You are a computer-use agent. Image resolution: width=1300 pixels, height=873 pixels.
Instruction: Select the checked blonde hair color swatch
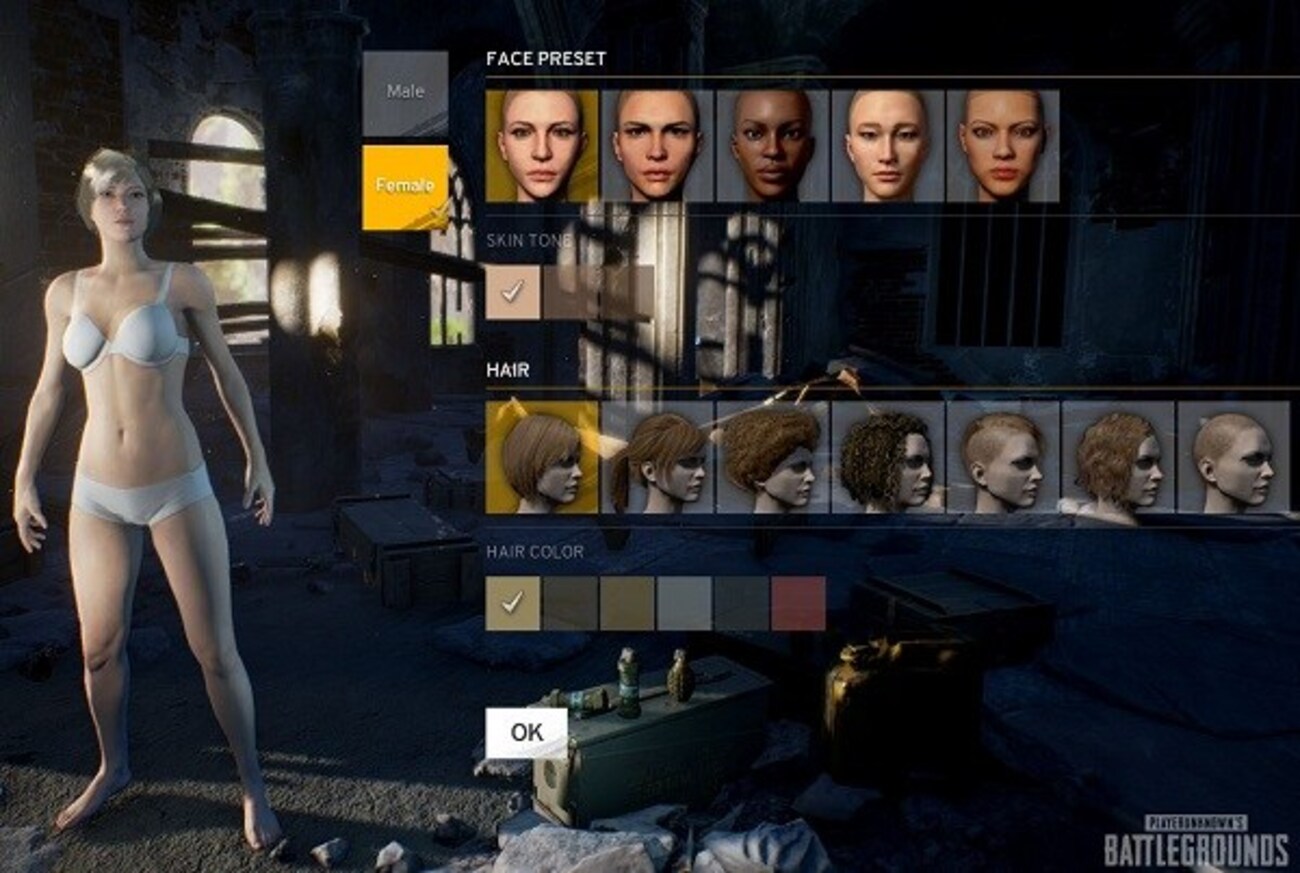(513, 603)
